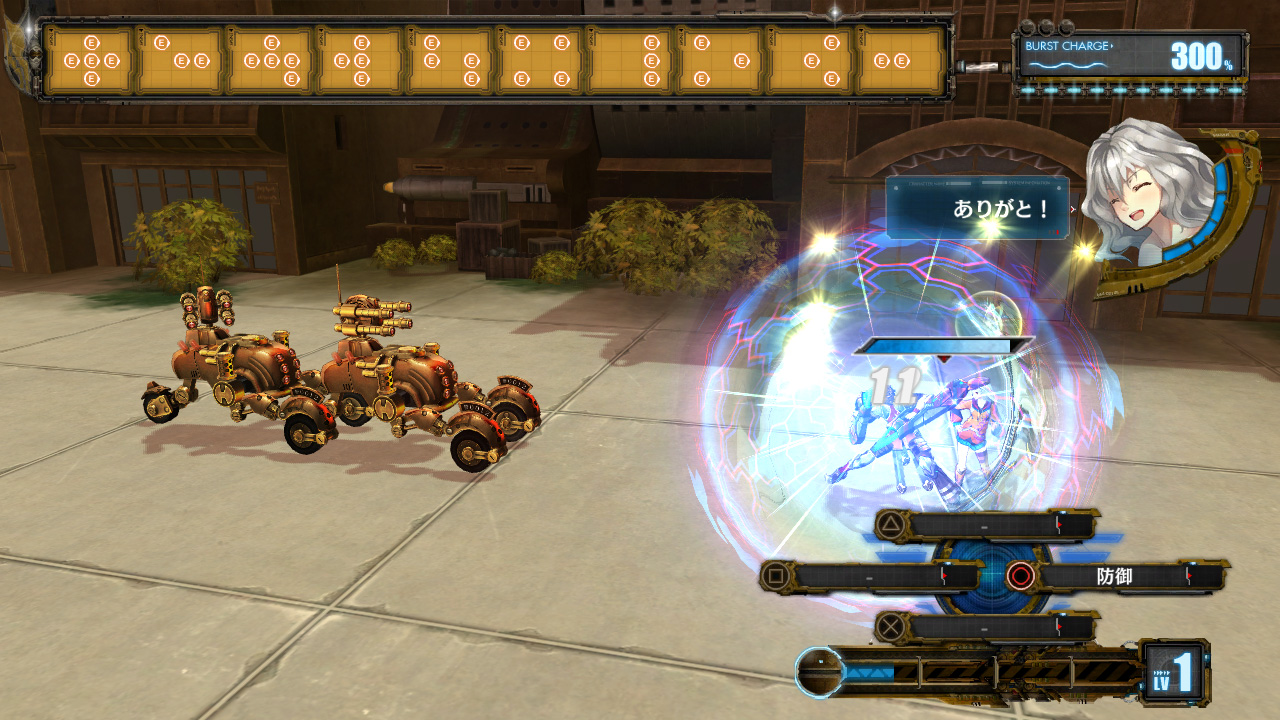1280x720 pixels.
Task: Choose the empty square command slot
Action: pyautogui.click(x=870, y=576)
